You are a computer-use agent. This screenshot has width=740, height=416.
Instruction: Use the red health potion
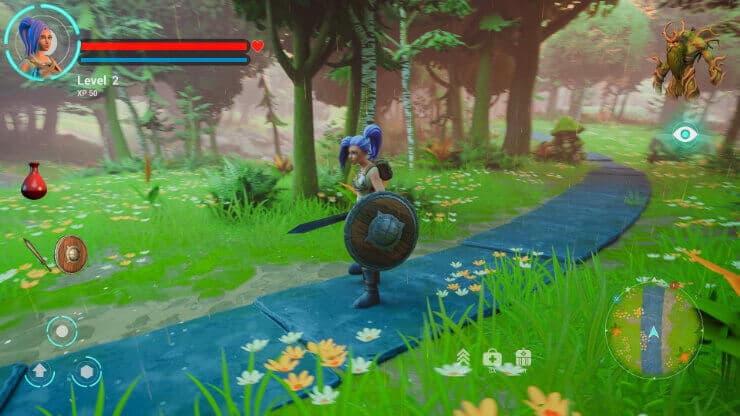(34, 182)
